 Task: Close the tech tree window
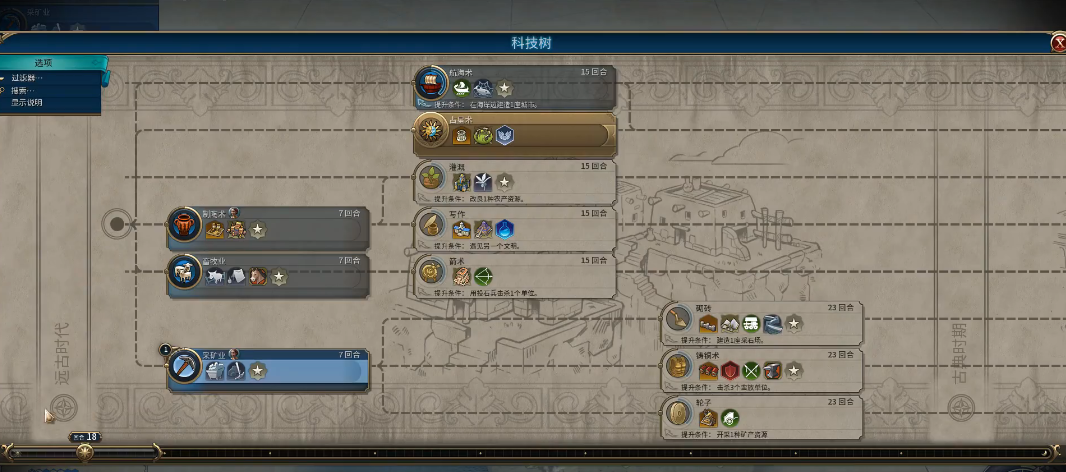pyautogui.click(x=1058, y=43)
